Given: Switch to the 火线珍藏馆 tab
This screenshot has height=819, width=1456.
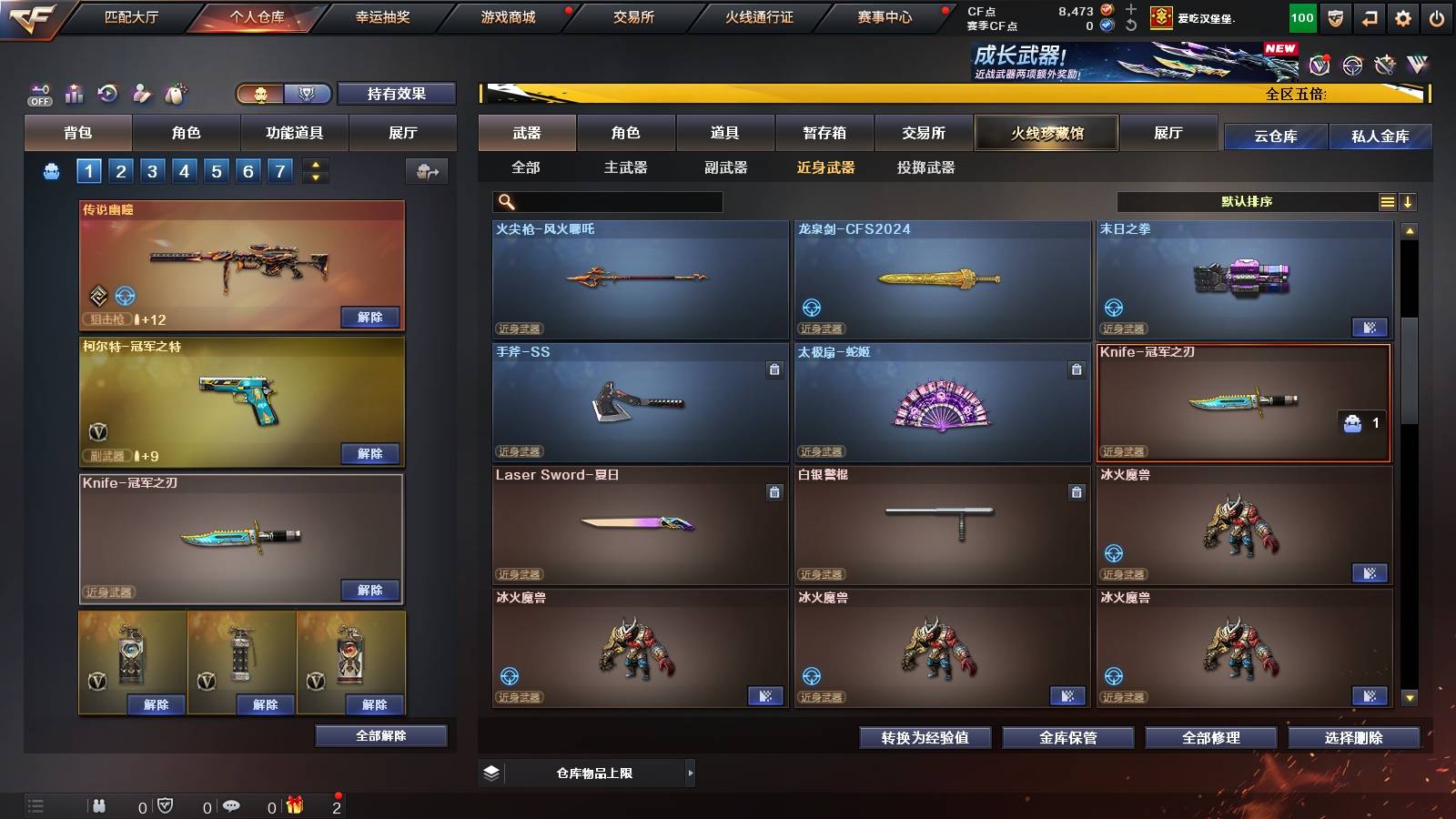Looking at the screenshot, I should pyautogui.click(x=1046, y=133).
